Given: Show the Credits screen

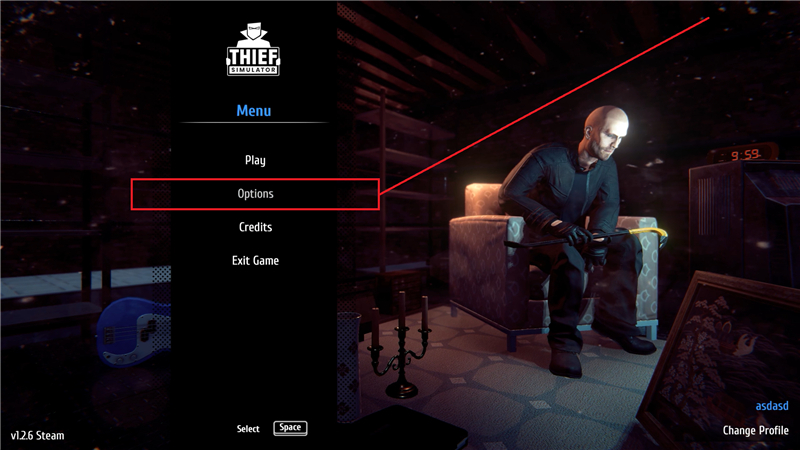Looking at the screenshot, I should pos(255,227).
